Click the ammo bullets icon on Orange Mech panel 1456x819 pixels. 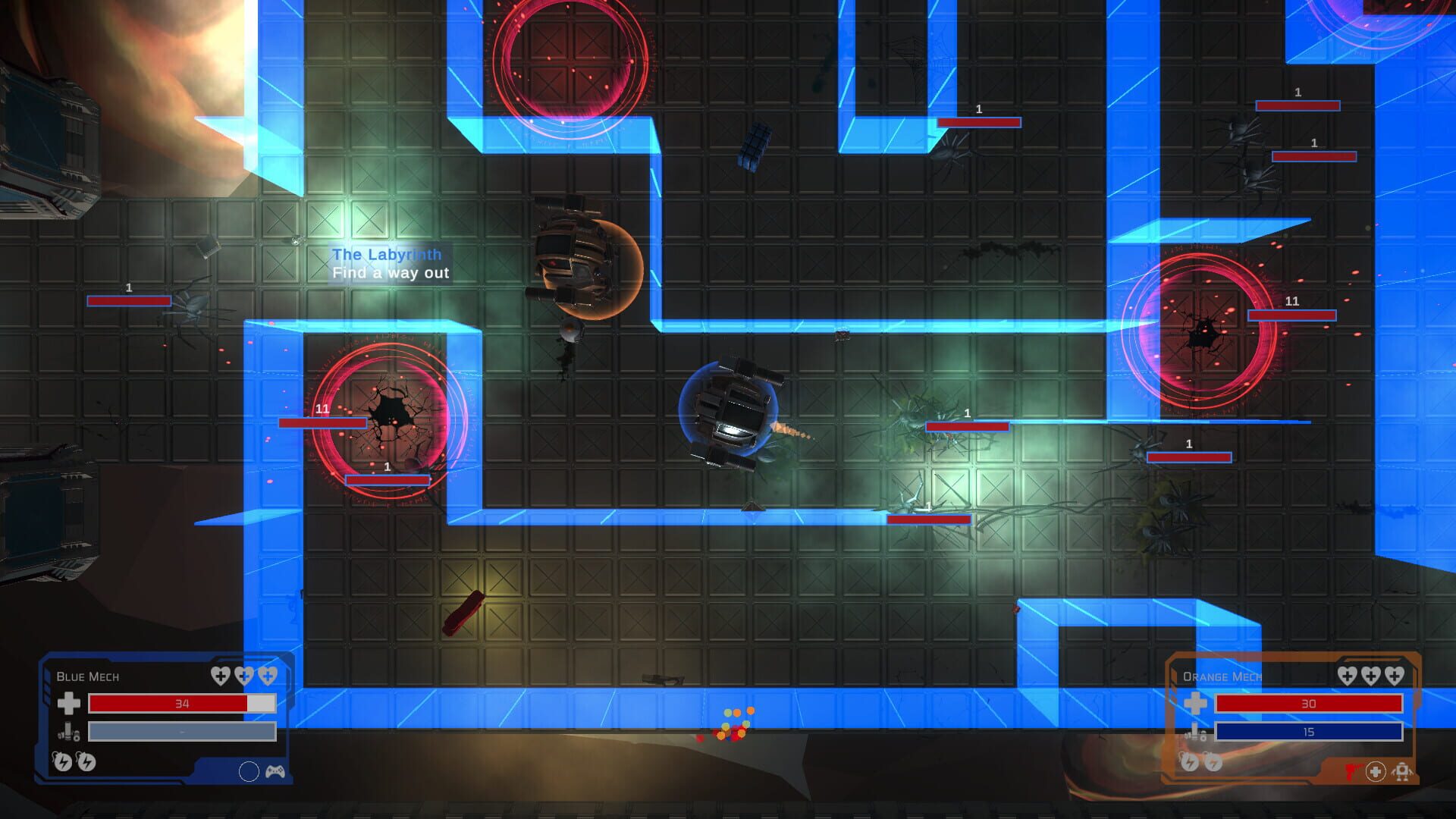coord(1196,733)
